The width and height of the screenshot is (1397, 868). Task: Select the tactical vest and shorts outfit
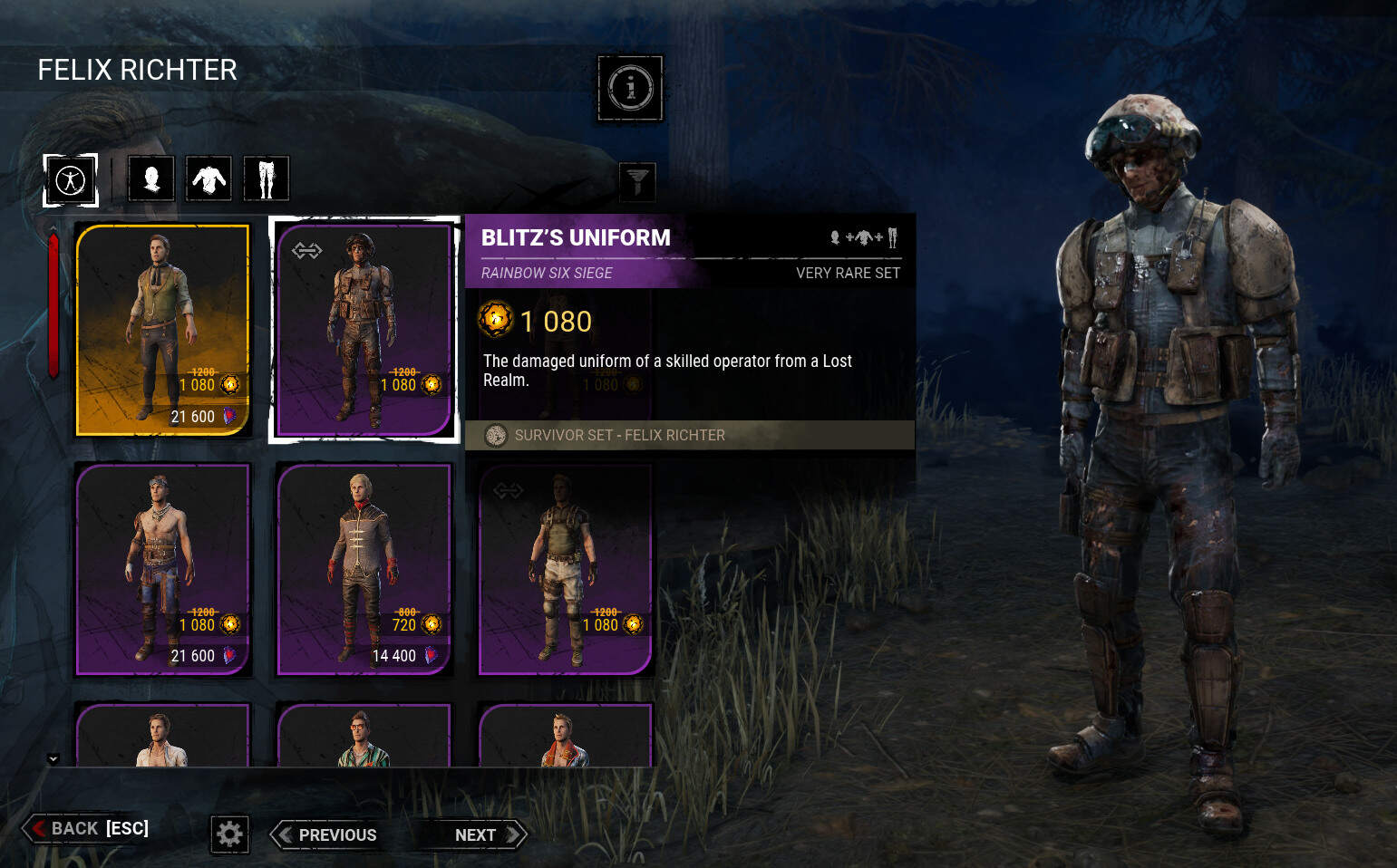[x=564, y=569]
